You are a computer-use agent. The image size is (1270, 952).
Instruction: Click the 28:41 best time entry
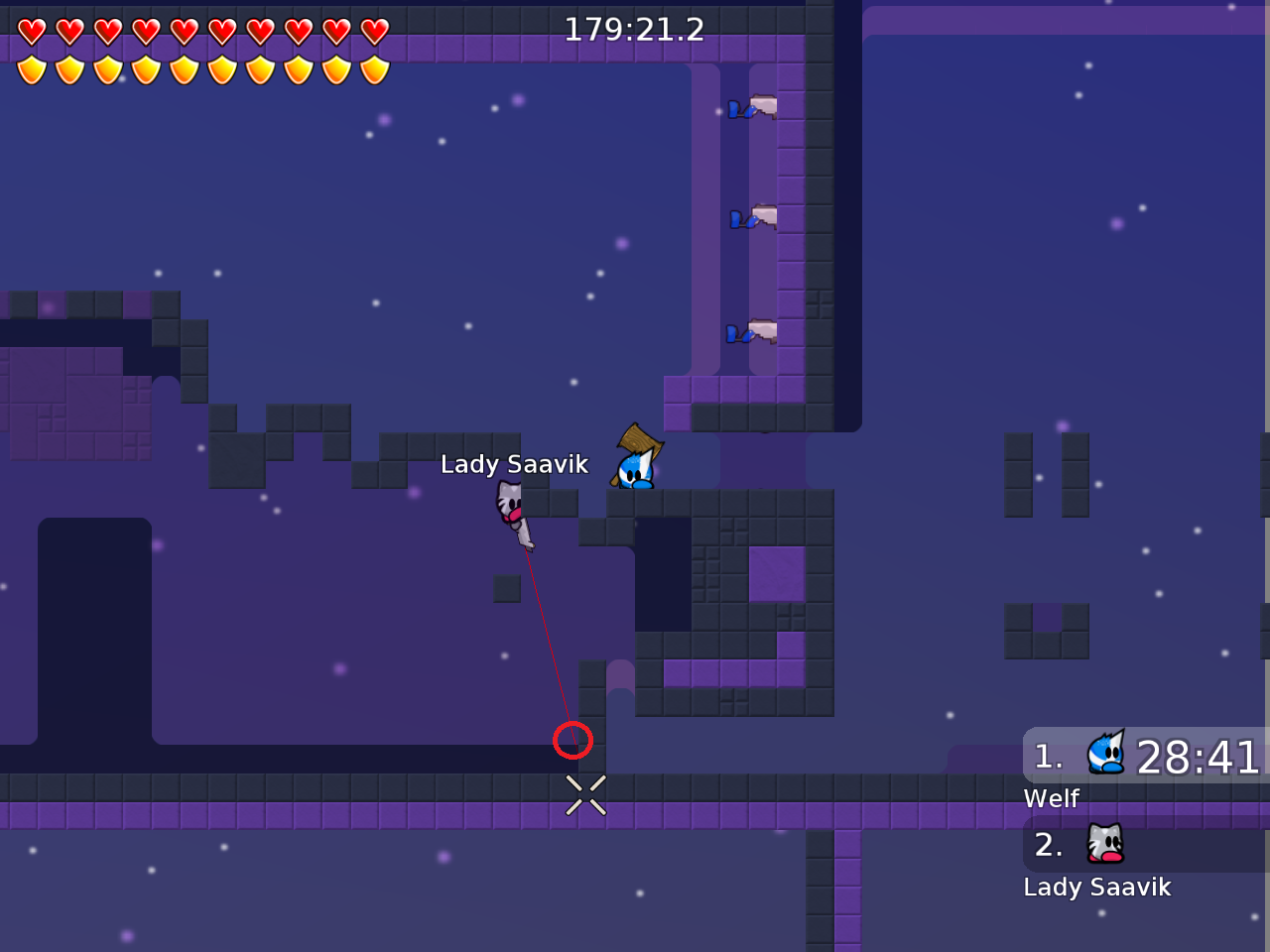tap(1196, 757)
